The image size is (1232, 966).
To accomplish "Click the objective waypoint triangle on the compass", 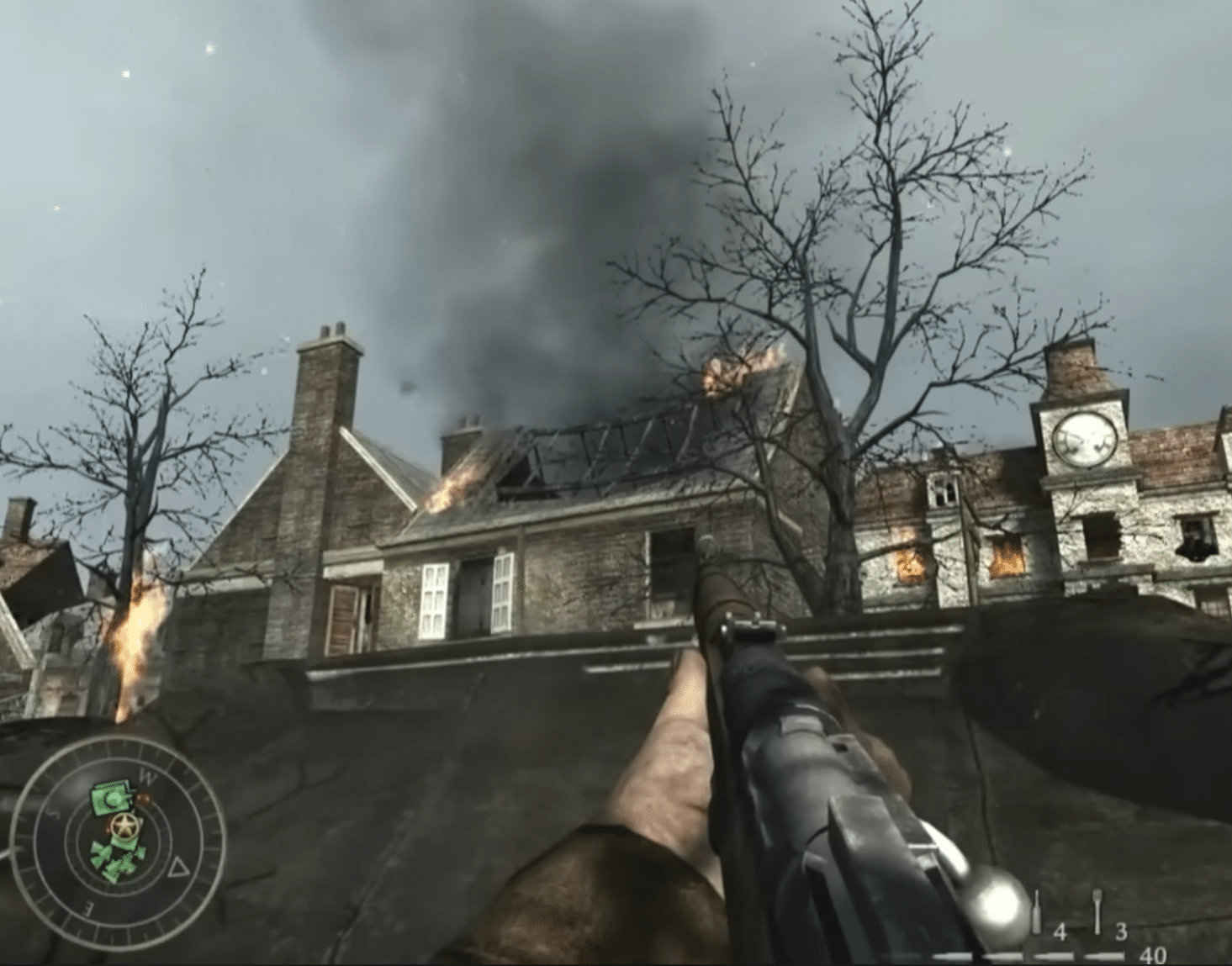I will point(179,867).
